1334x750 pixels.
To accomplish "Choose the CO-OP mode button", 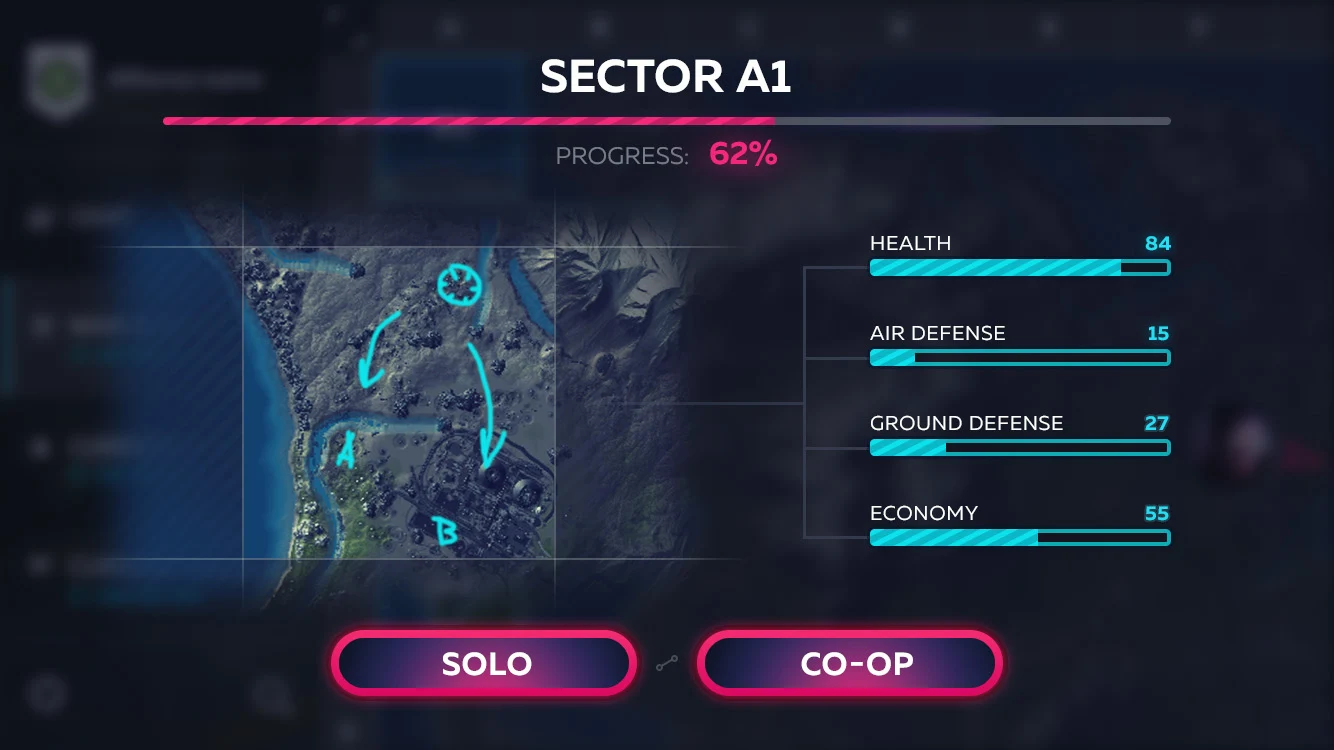I will pyautogui.click(x=850, y=663).
